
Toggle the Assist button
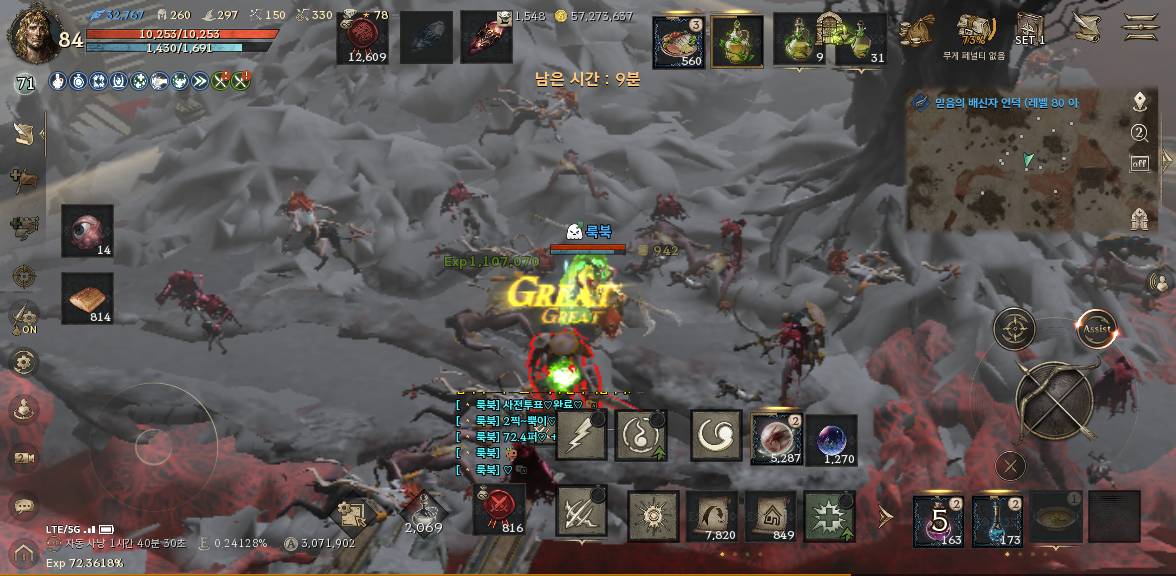click(x=1096, y=328)
